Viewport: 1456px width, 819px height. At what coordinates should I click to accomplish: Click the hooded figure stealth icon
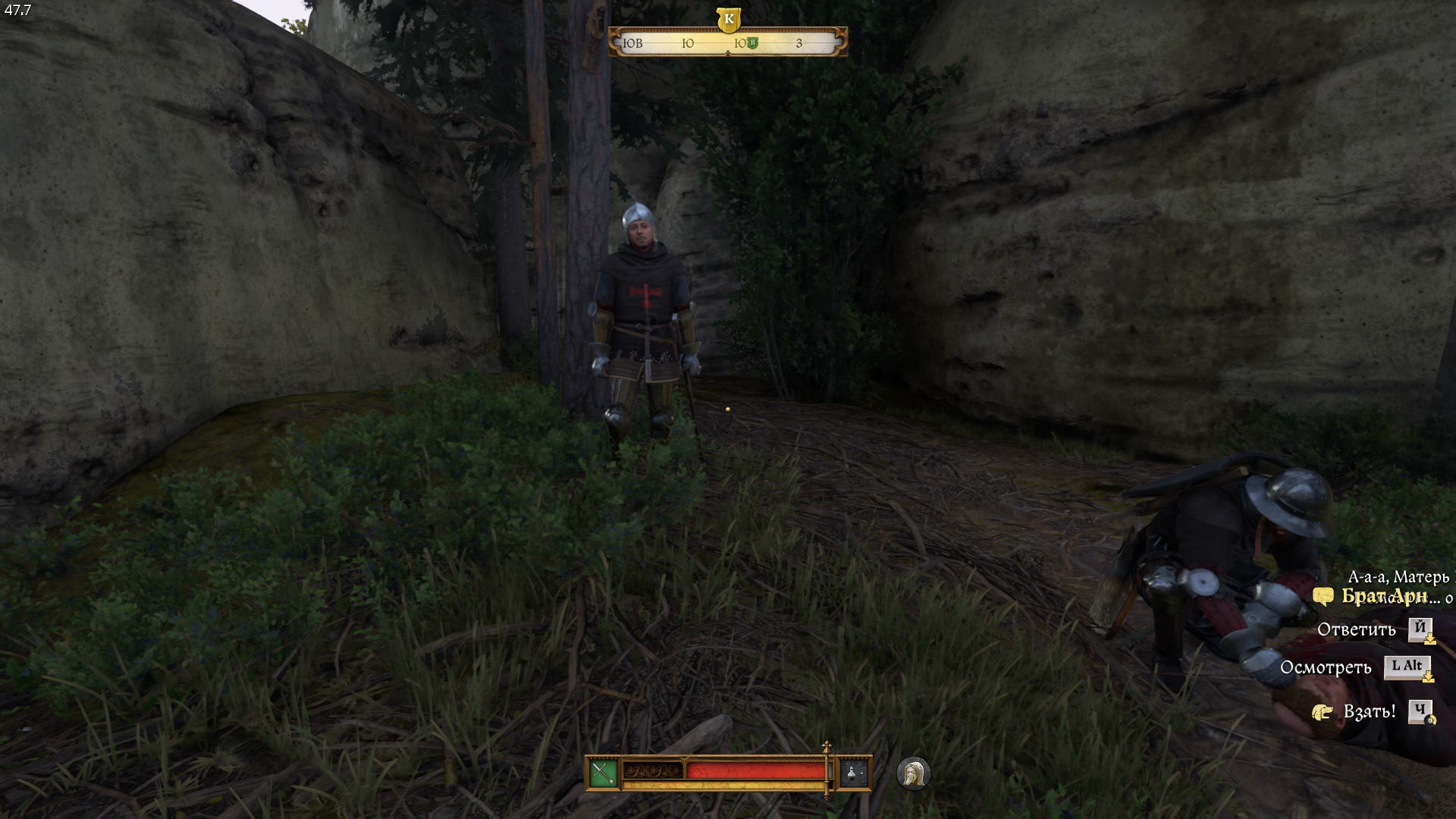913,773
